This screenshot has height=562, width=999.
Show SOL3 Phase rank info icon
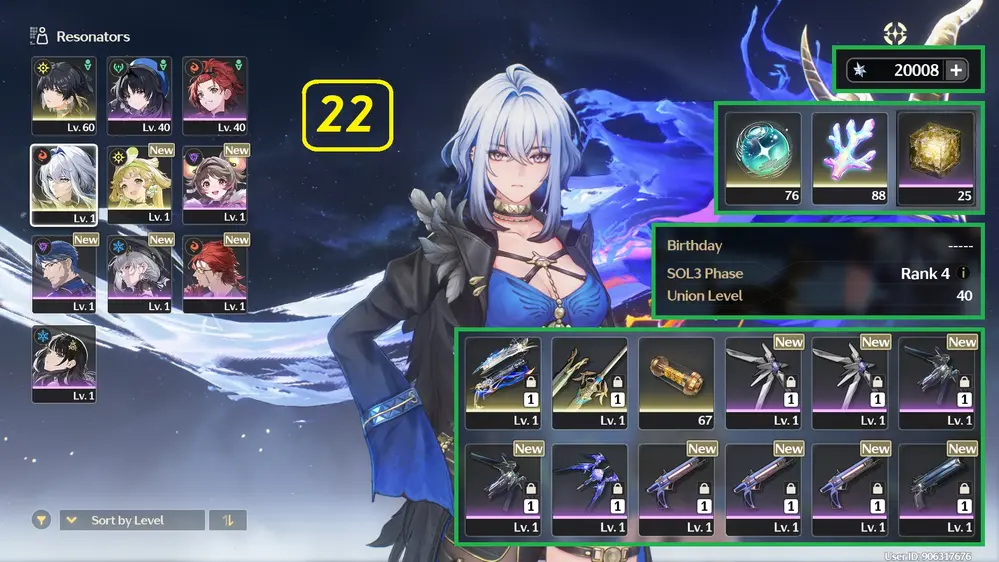[963, 273]
